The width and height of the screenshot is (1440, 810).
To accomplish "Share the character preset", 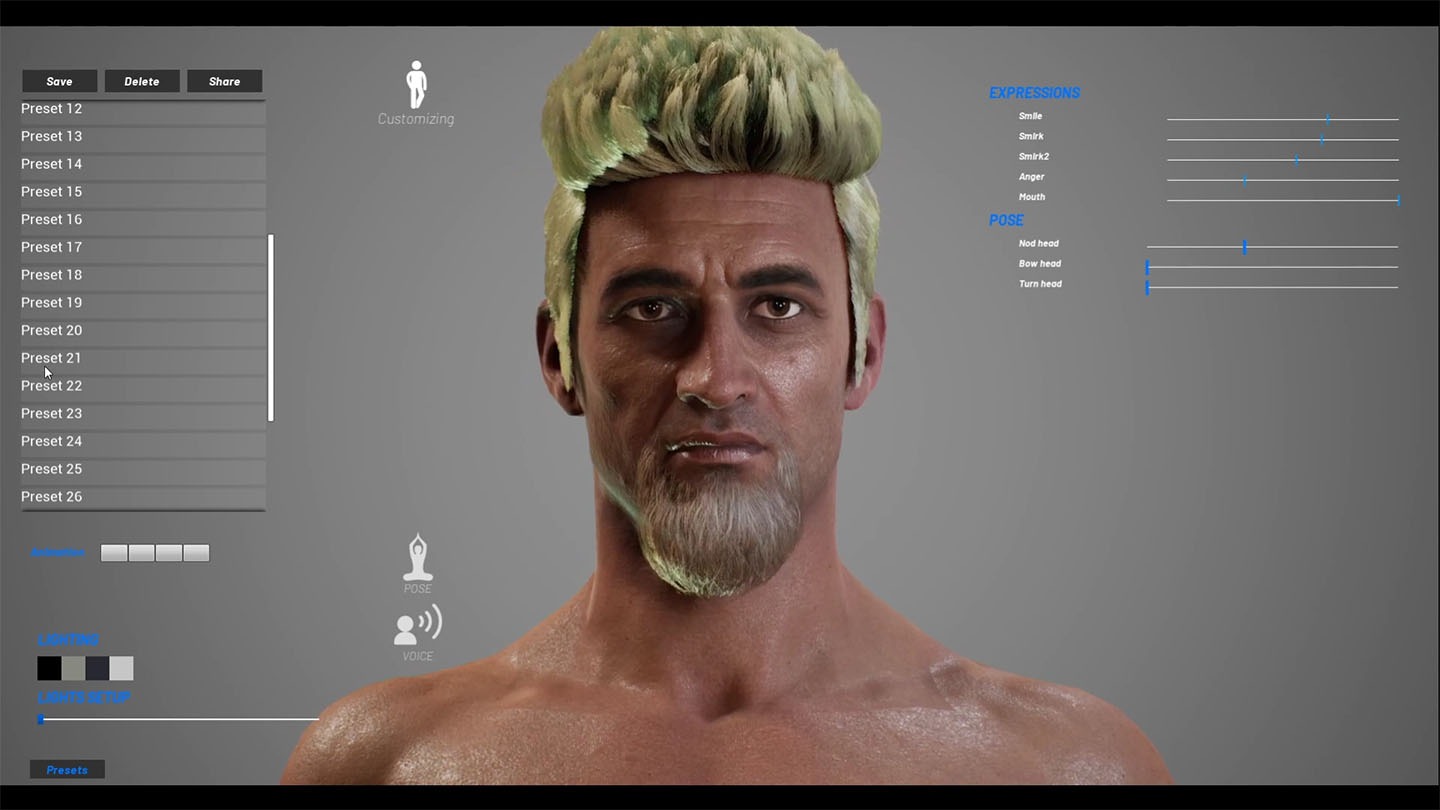I will 224,81.
